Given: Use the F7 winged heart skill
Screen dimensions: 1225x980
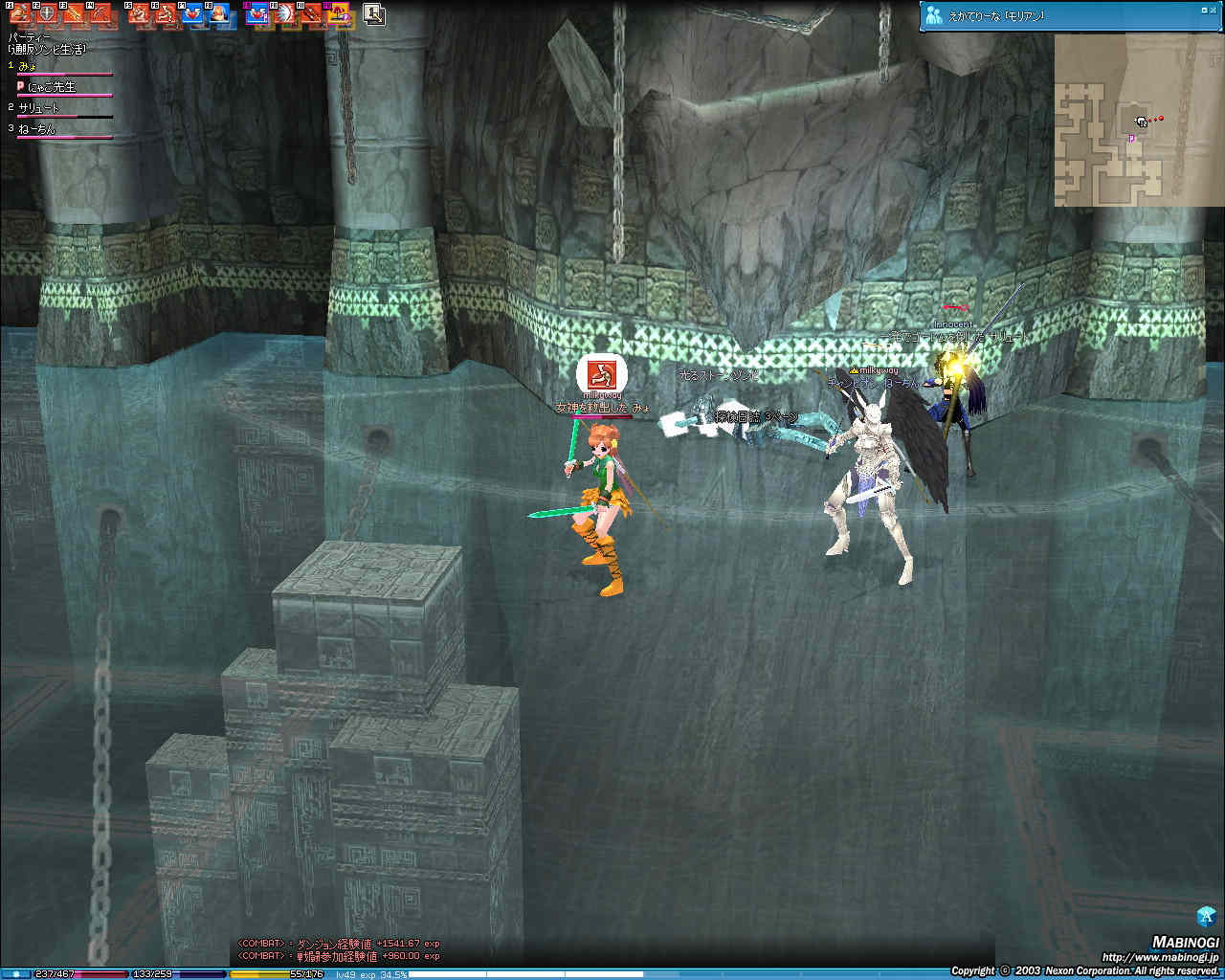Looking at the screenshot, I should pyautogui.click(x=193, y=14).
